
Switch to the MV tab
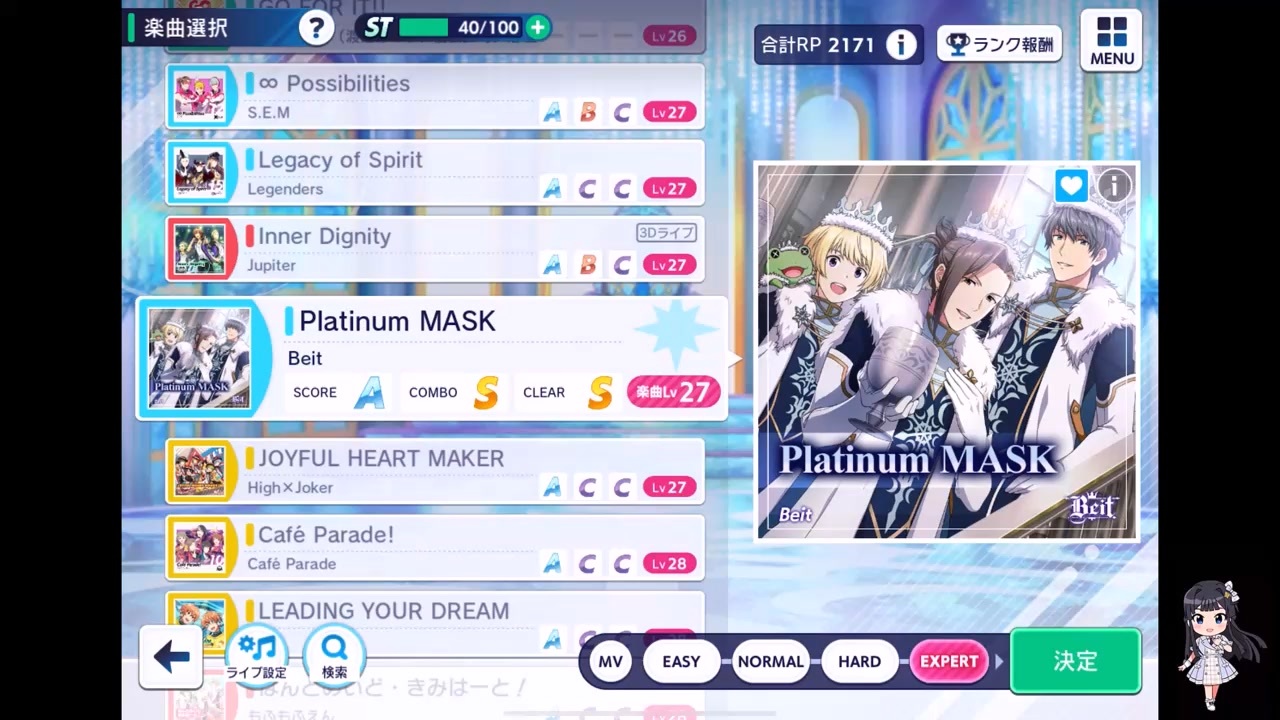pos(611,661)
